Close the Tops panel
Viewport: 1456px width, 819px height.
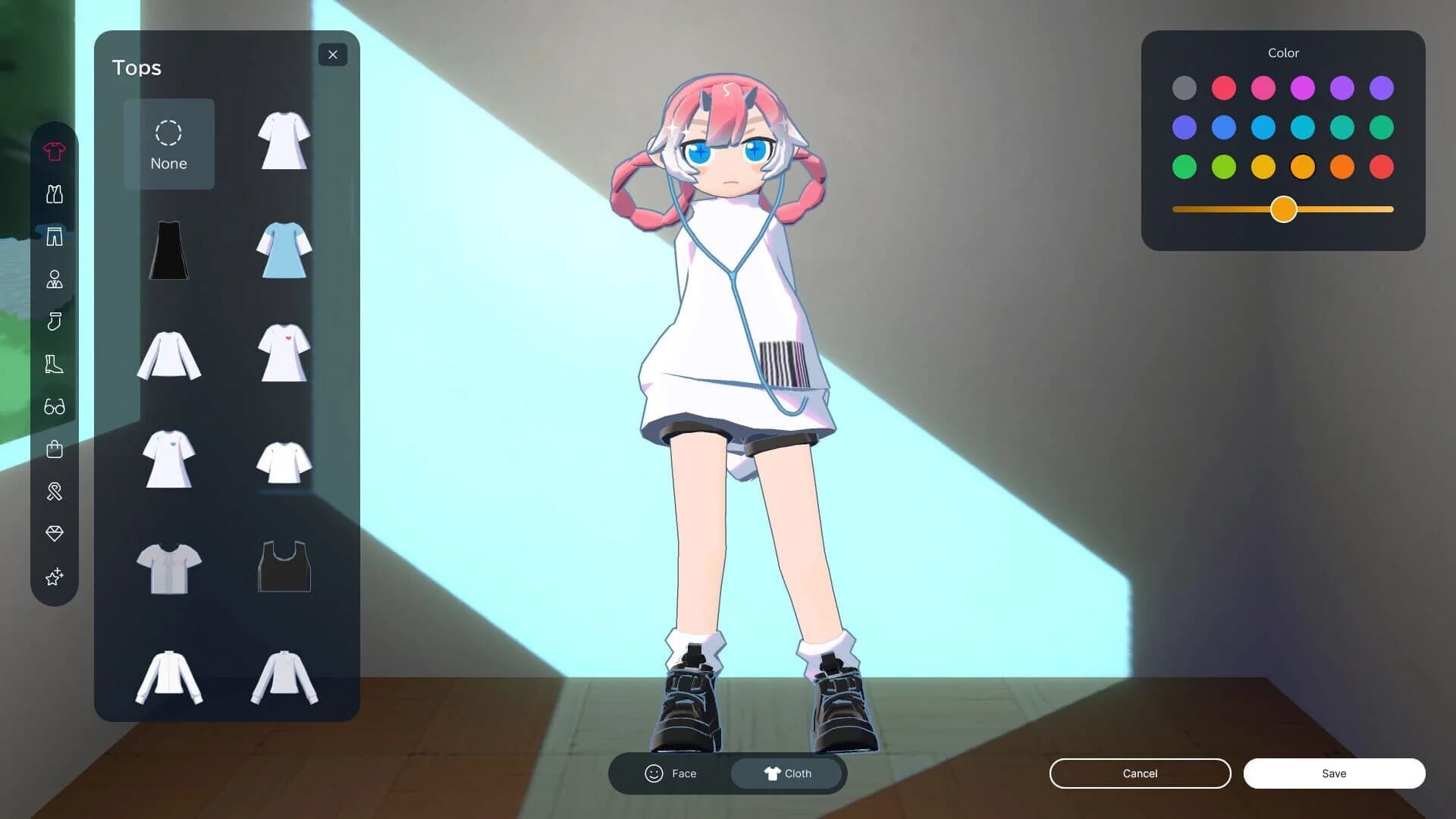tap(333, 55)
